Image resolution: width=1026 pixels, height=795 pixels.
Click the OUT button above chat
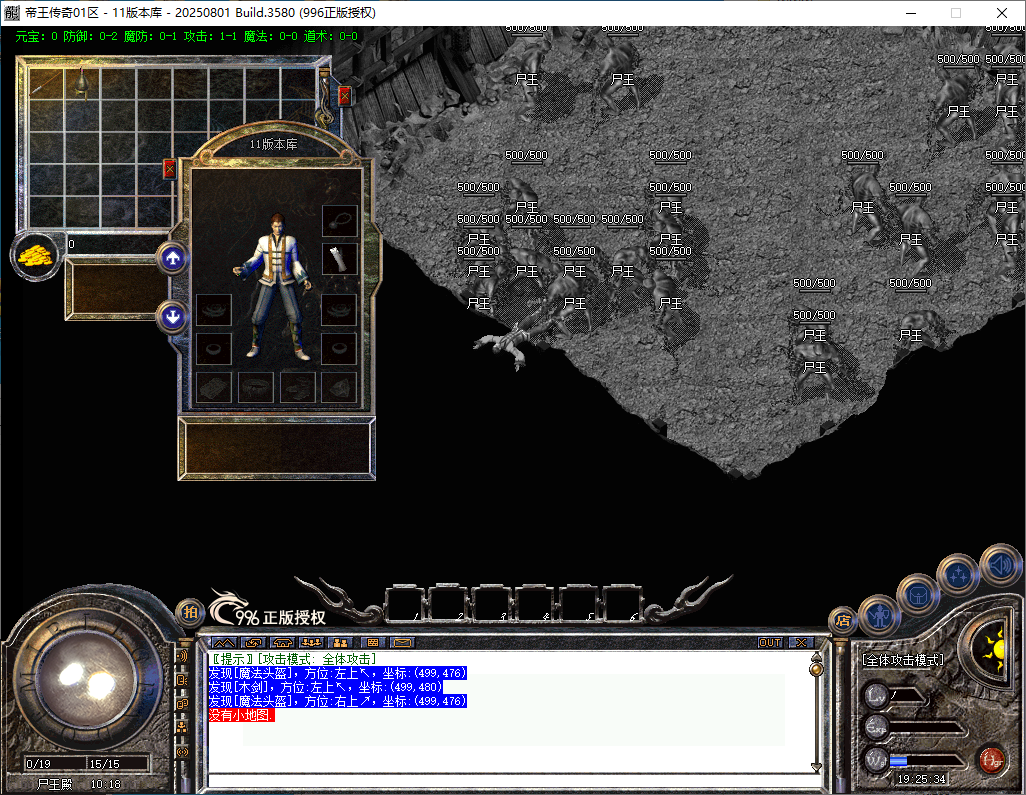click(770, 642)
